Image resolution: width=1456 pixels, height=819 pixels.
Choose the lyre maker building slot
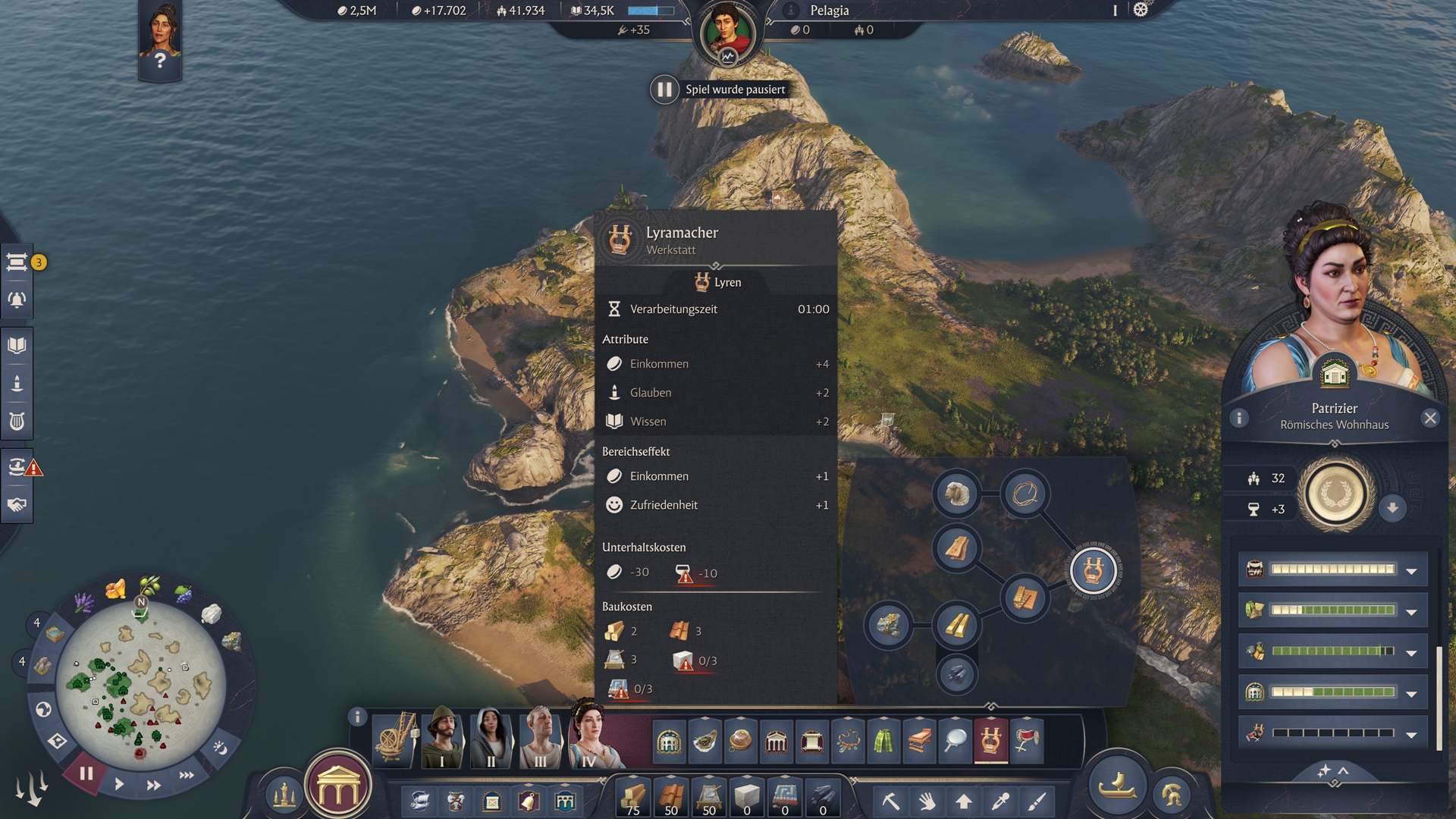990,739
